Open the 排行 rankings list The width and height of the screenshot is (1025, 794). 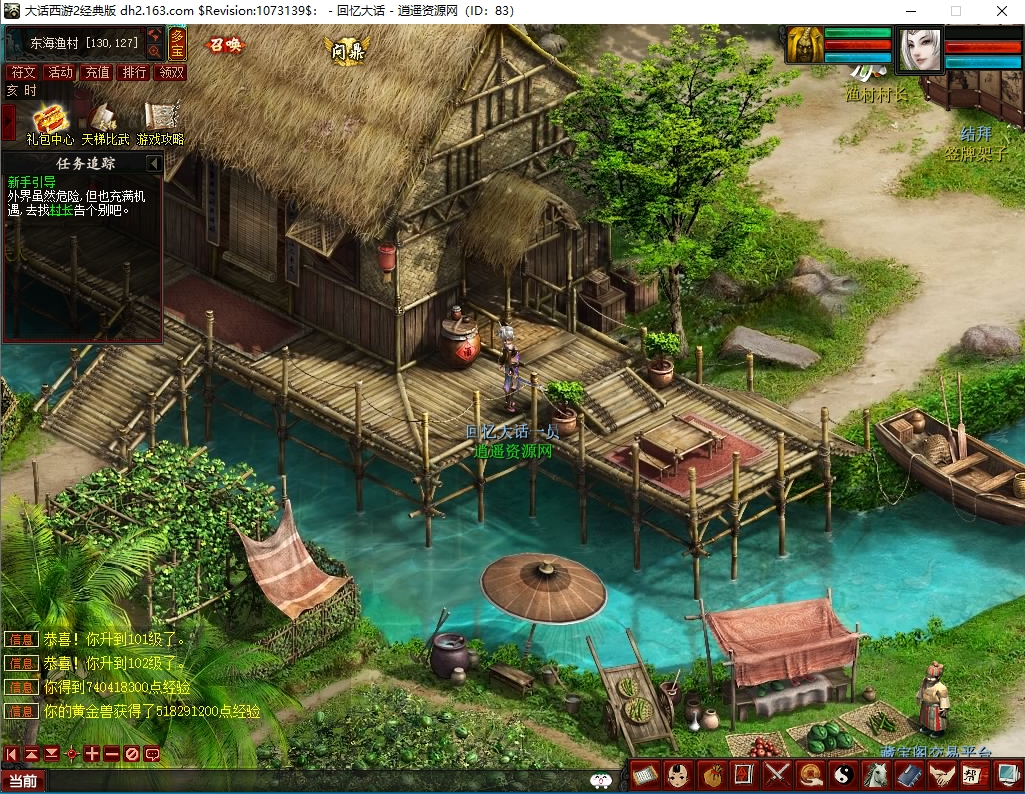click(x=134, y=72)
